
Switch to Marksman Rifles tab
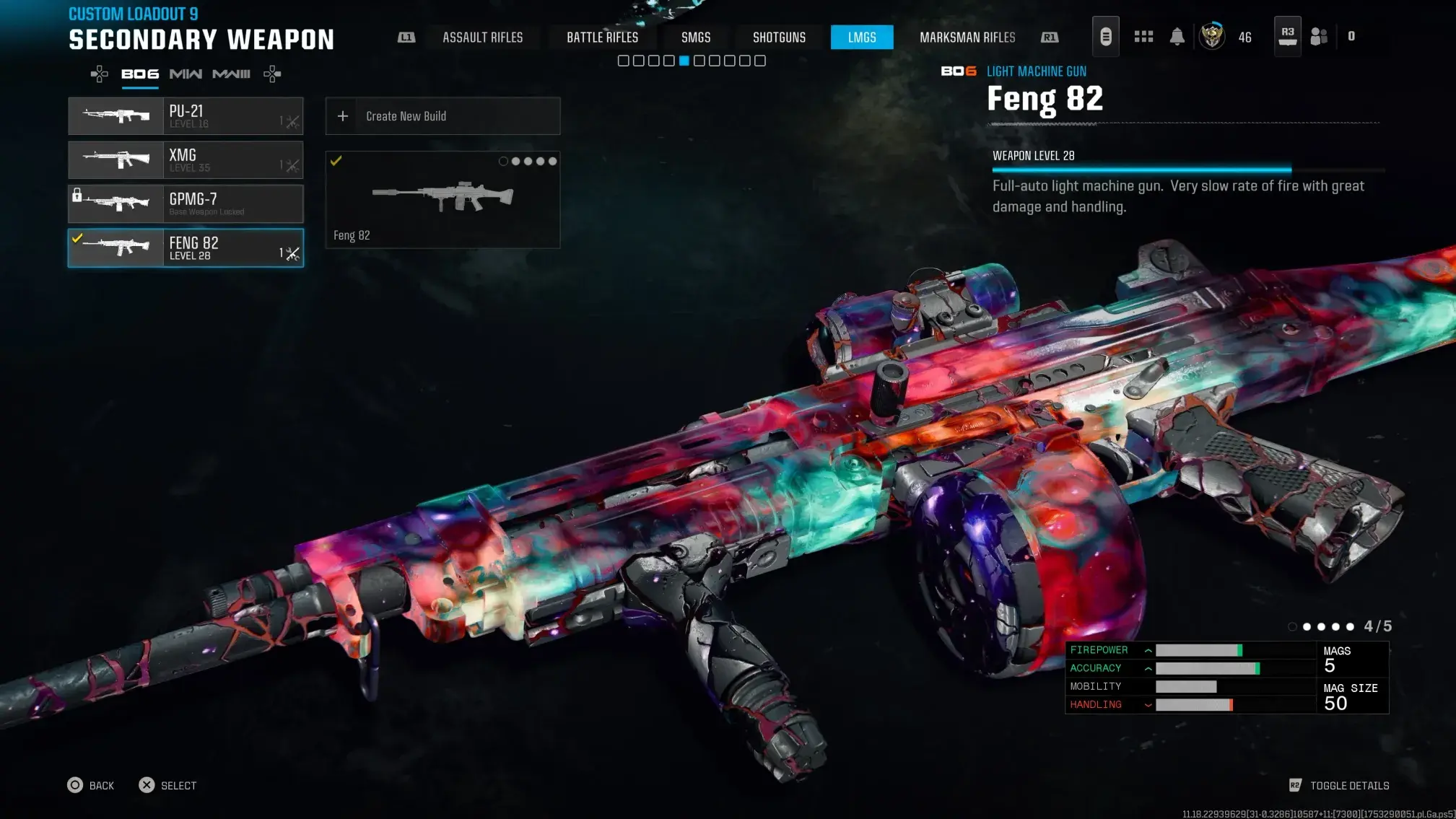pos(967,38)
